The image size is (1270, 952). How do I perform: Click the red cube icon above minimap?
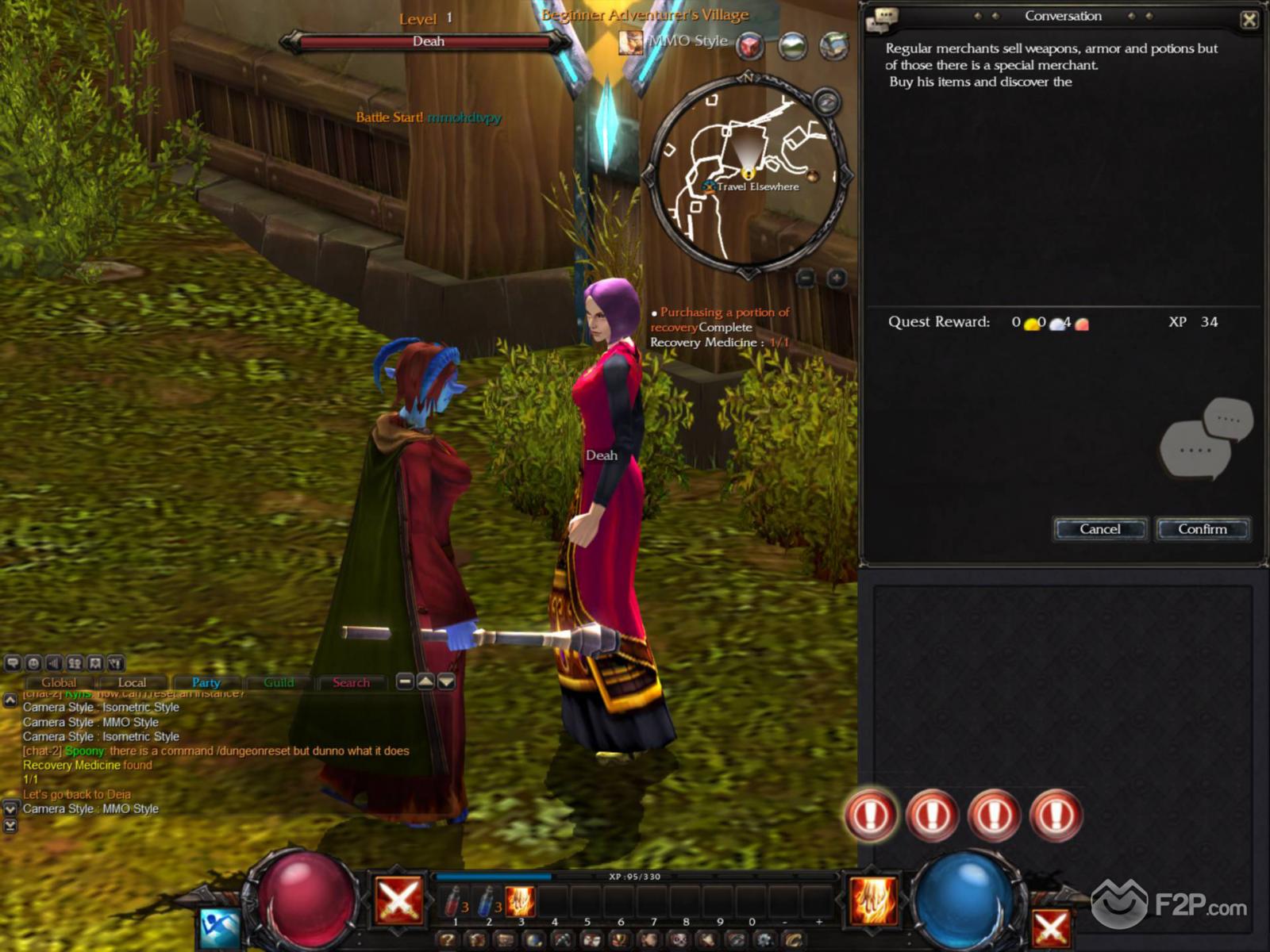point(750,46)
